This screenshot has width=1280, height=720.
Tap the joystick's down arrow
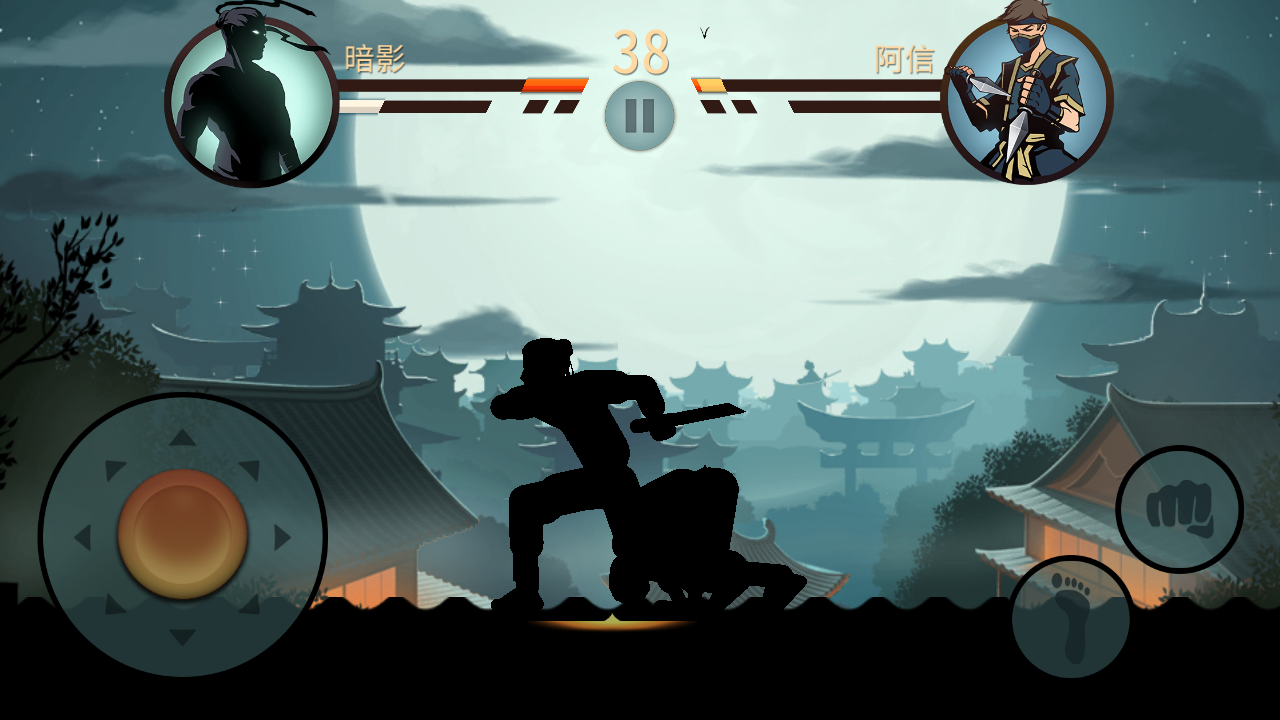[182, 636]
